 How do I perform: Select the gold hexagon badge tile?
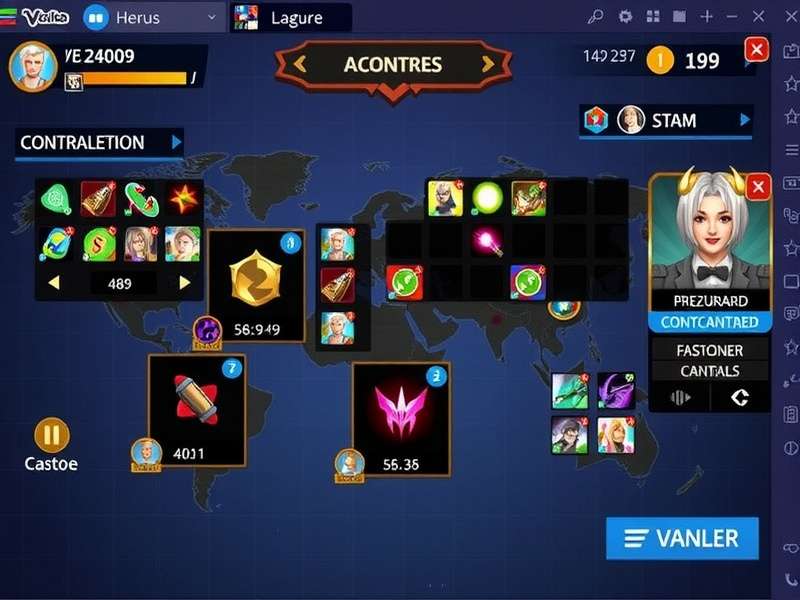[255, 282]
